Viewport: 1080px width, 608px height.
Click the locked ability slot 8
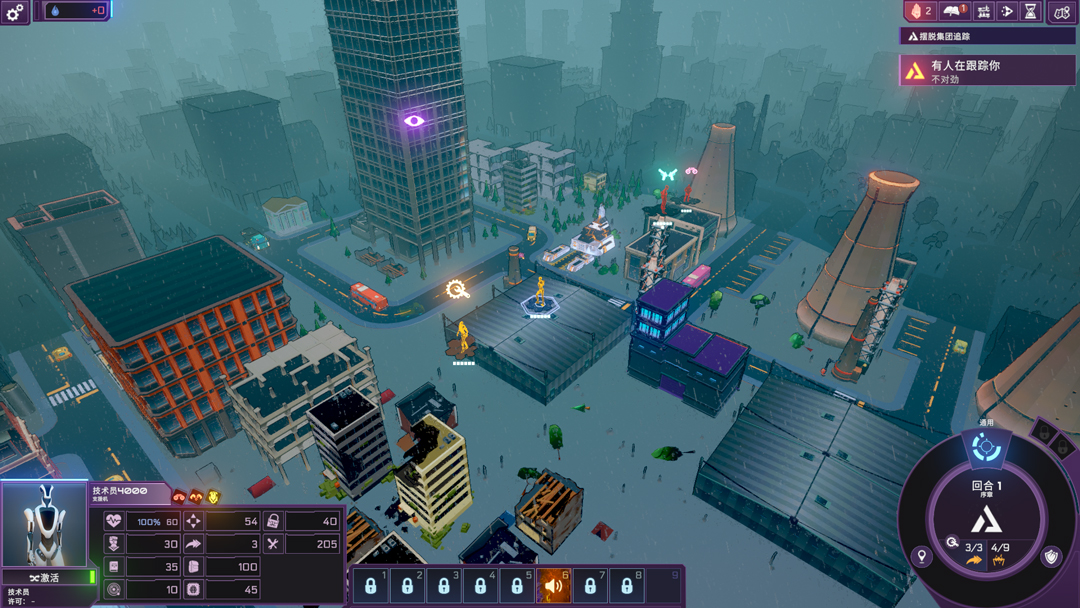[627, 586]
